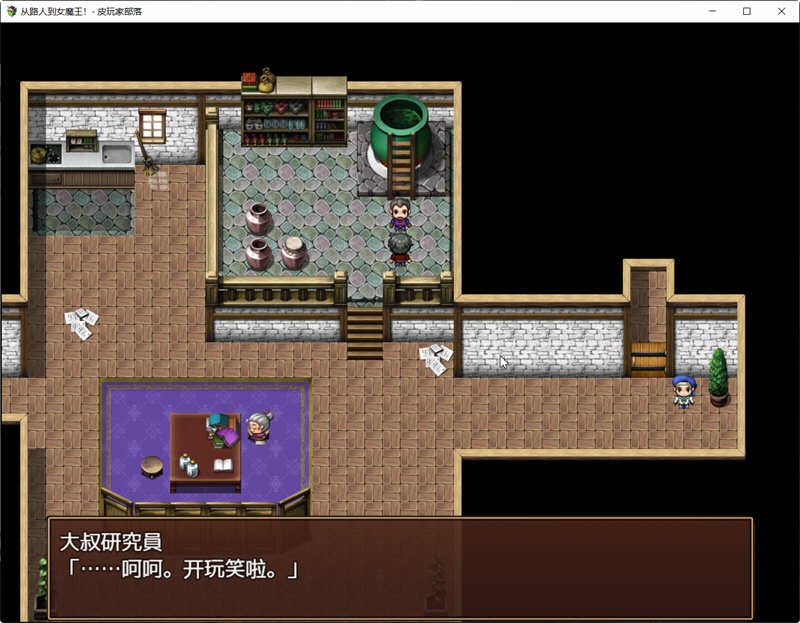Maximize the game window
This screenshot has height=623, width=800.
pos(746,11)
